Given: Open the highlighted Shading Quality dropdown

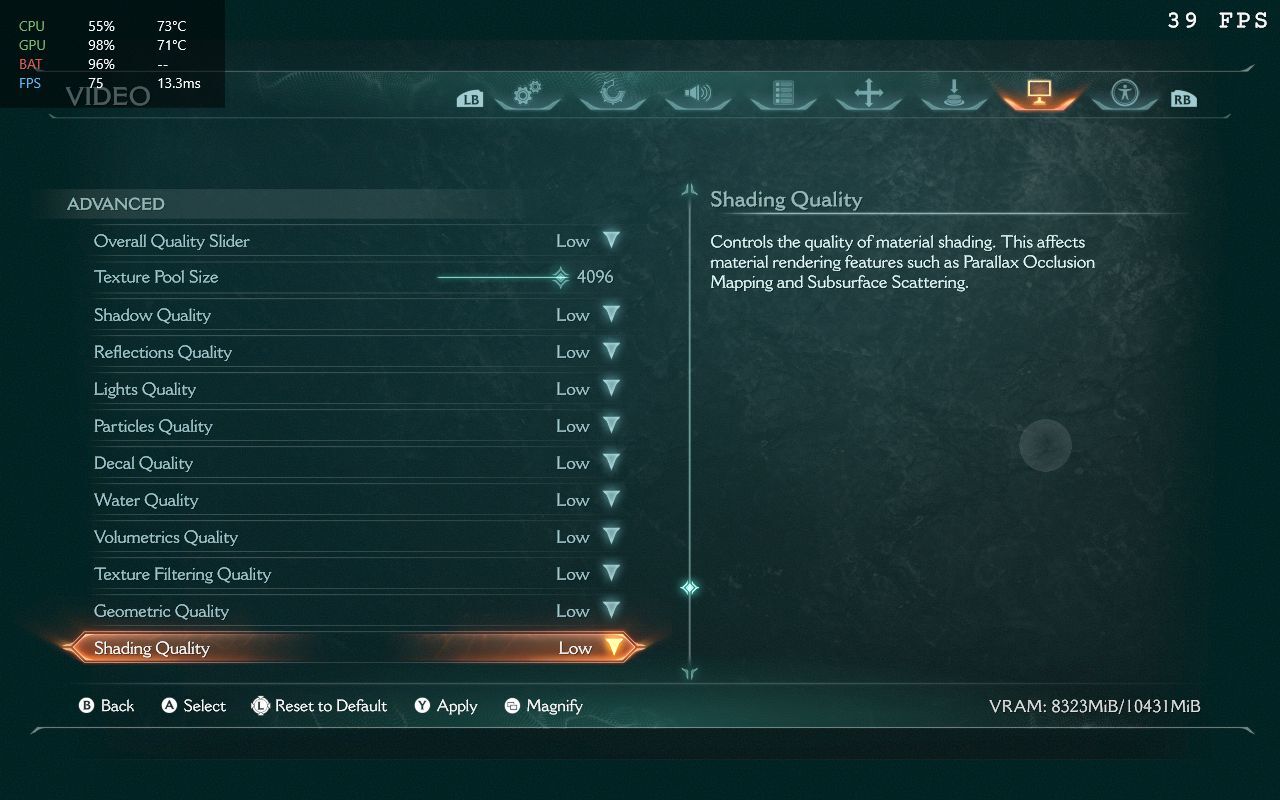Looking at the screenshot, I should [x=613, y=648].
